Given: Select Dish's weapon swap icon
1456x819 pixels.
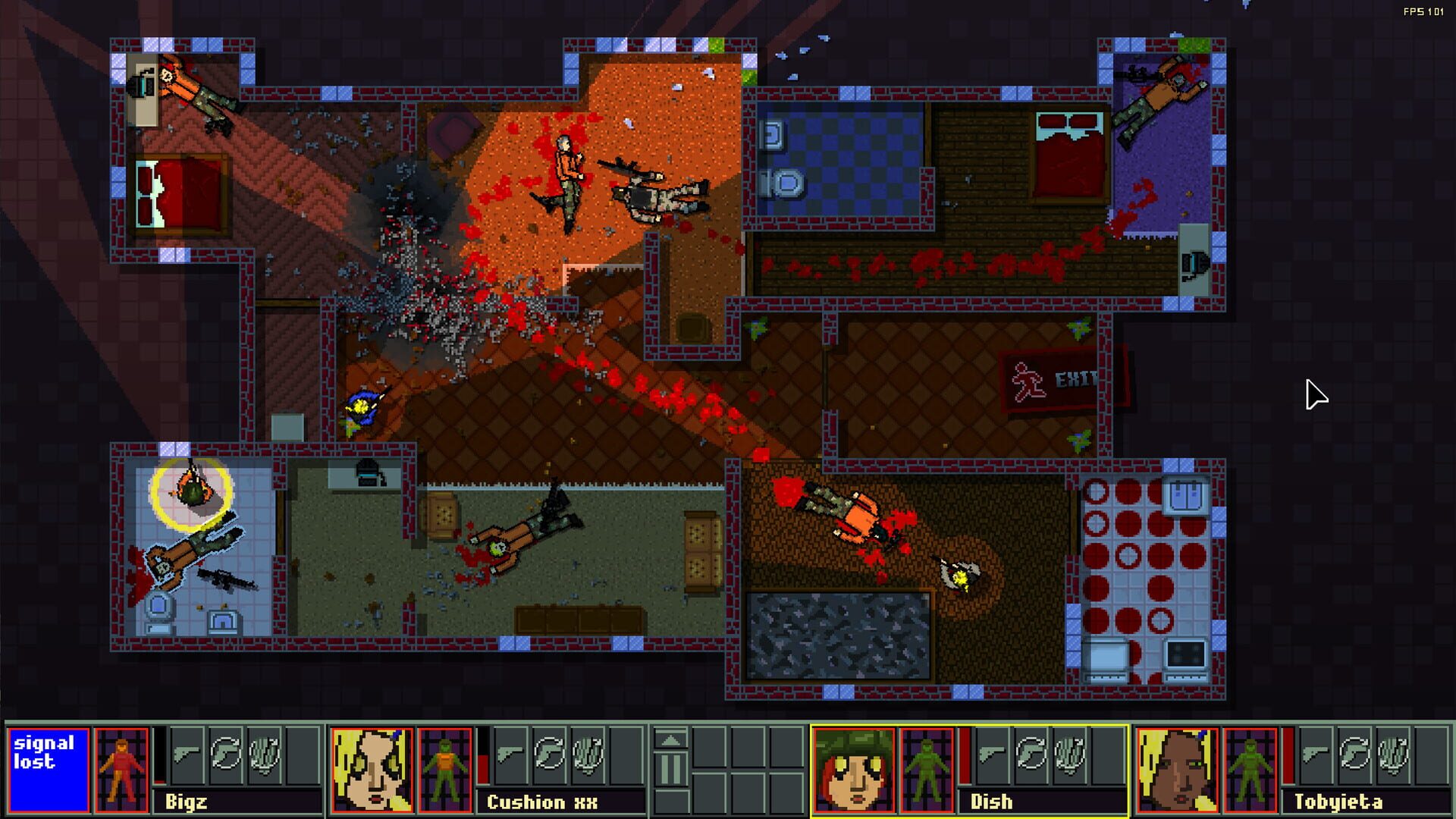Looking at the screenshot, I should pos(1031,755).
